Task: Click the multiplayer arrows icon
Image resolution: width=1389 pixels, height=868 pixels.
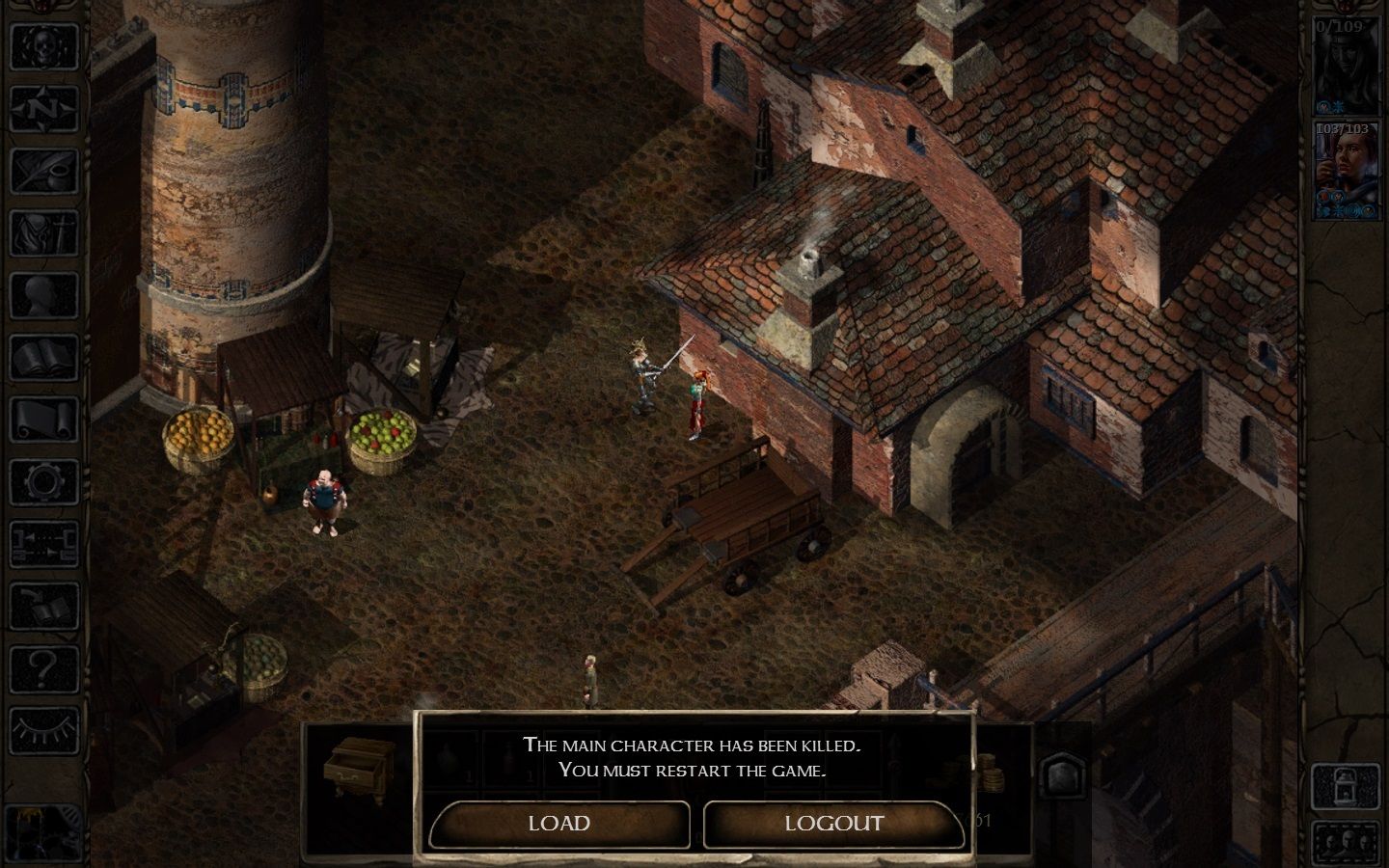Action: click(43, 545)
